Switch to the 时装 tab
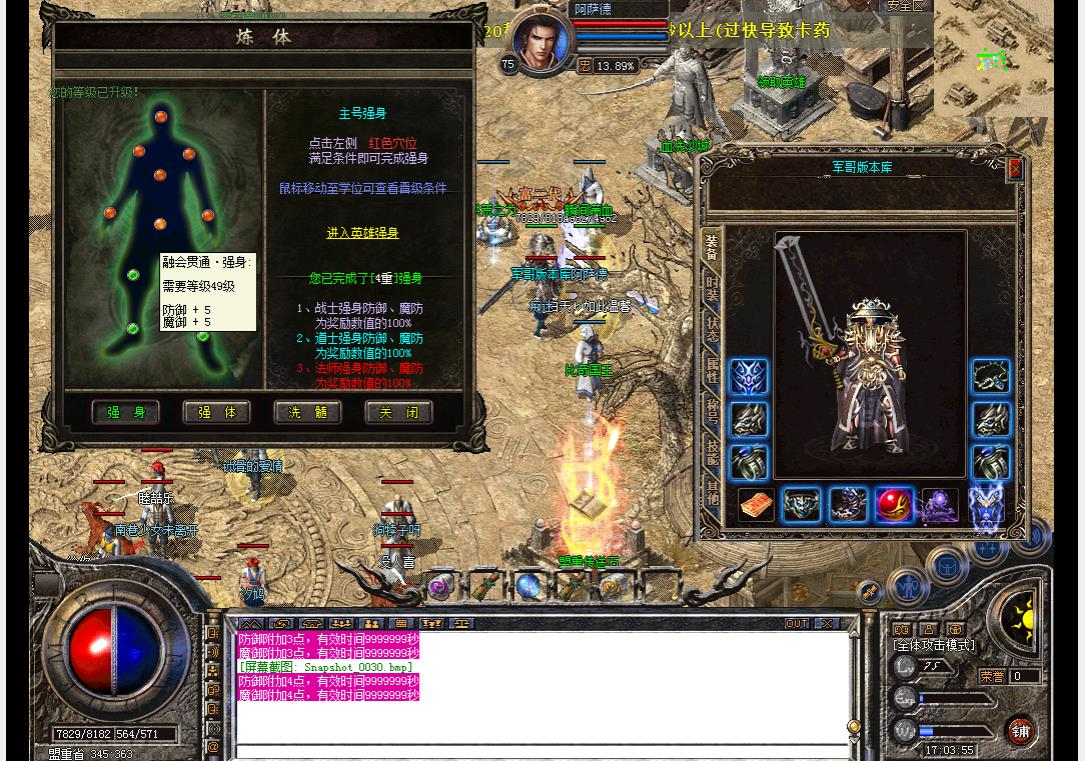 pos(712,288)
